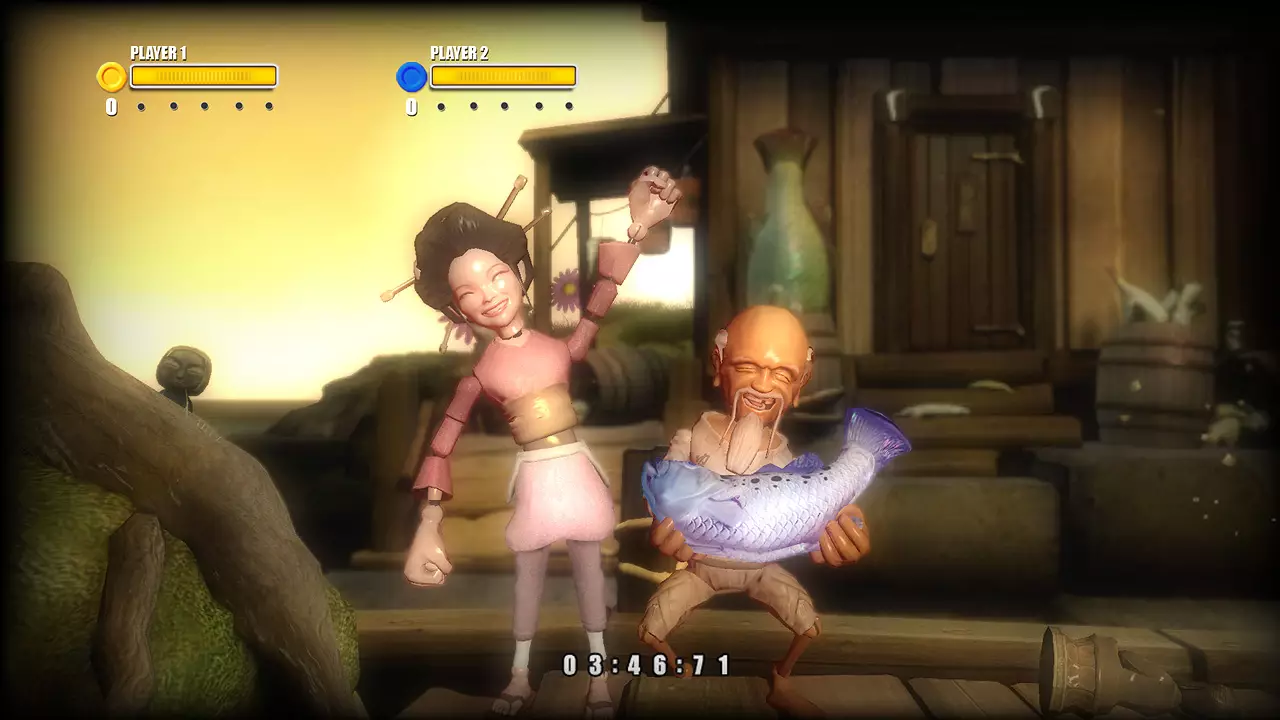Toggle the last score dot under Player 2

(568, 103)
